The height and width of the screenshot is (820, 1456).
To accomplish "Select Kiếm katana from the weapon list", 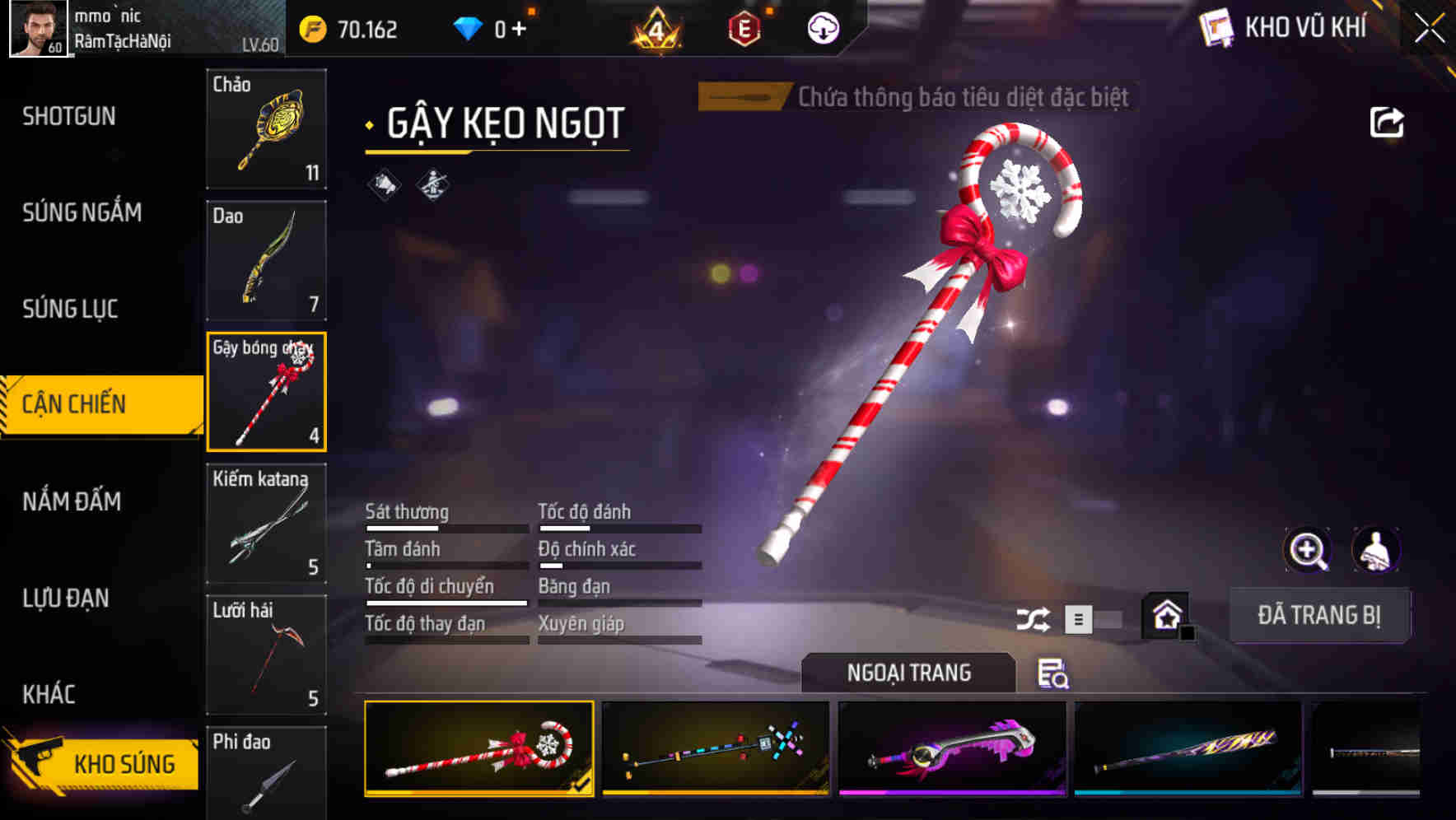I will pos(266,523).
